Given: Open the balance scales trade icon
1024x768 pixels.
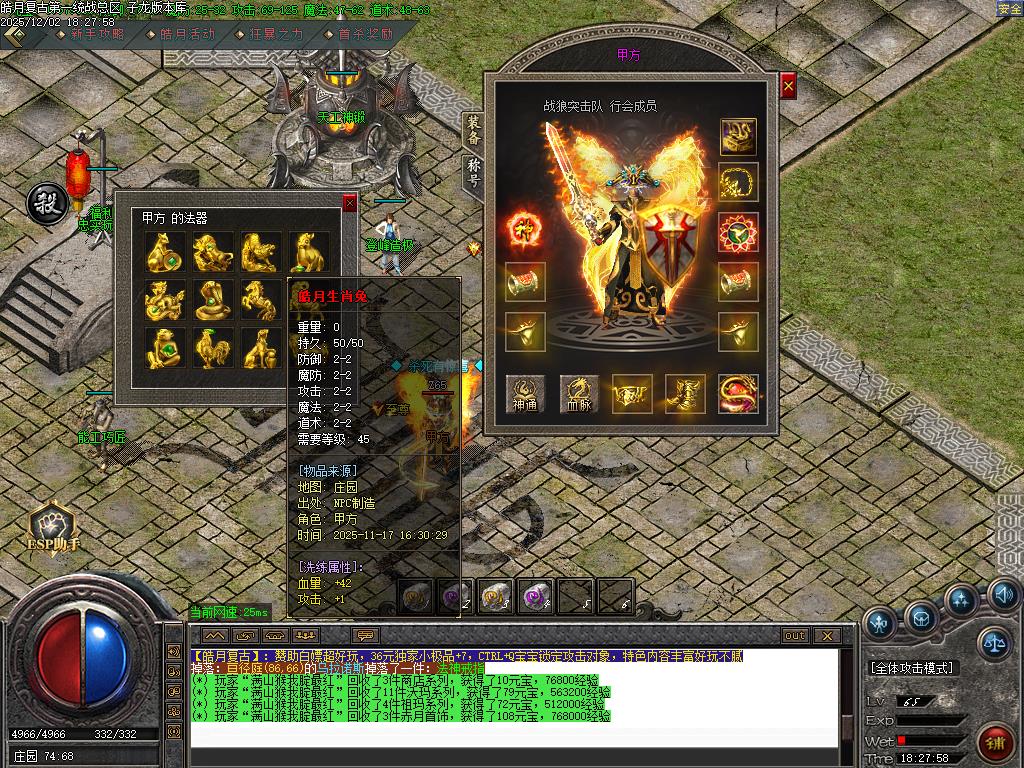Looking at the screenshot, I should tap(993, 642).
